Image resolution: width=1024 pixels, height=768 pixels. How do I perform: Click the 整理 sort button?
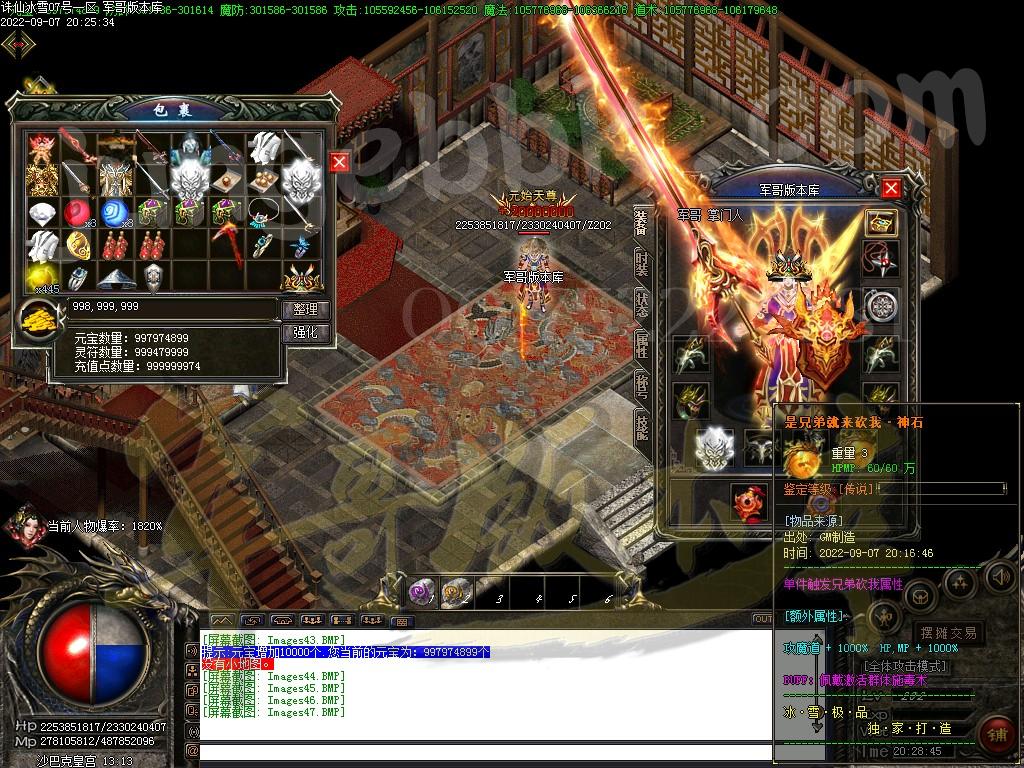click(x=305, y=310)
